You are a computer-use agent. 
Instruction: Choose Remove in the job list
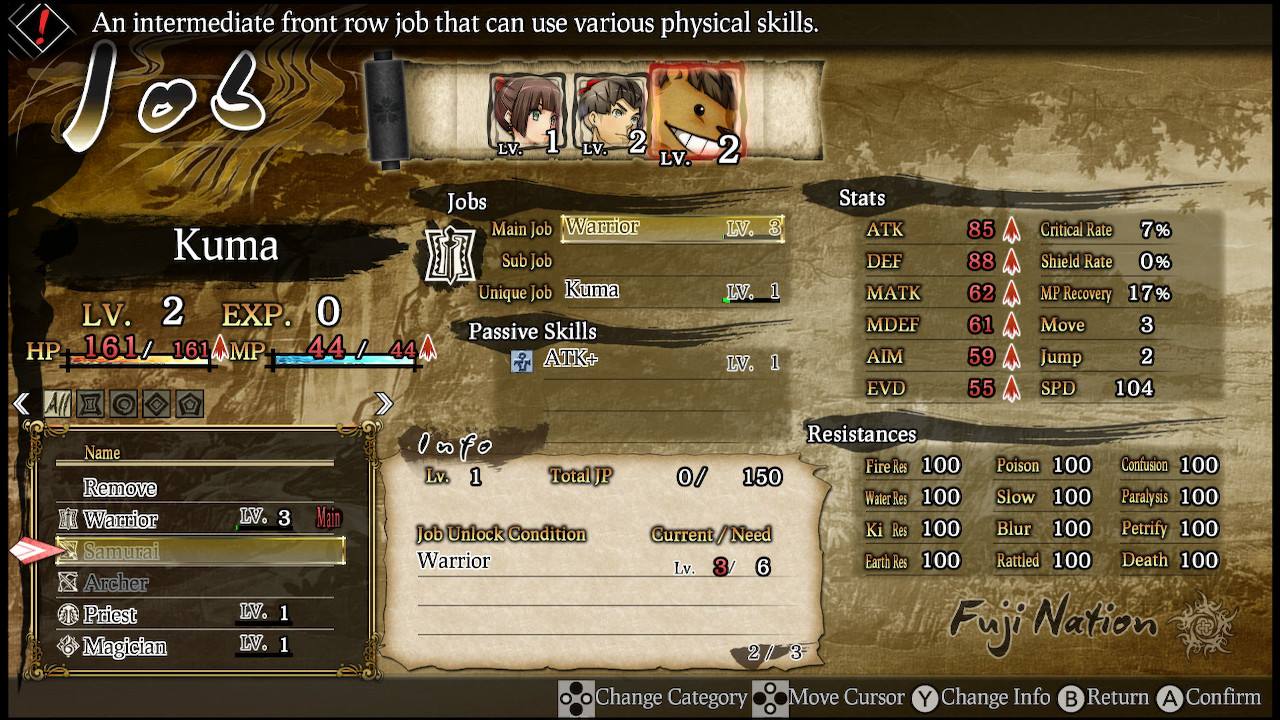pos(120,488)
